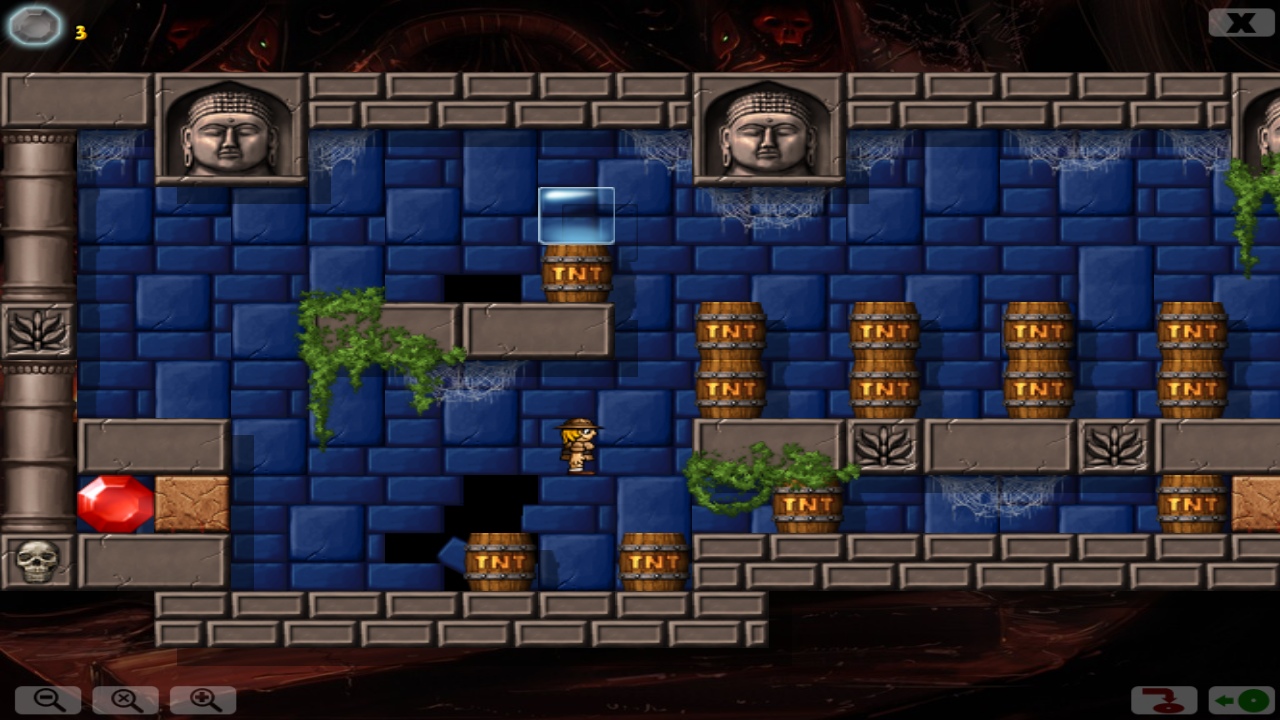Select the zoom in magnifier icon

click(202, 700)
